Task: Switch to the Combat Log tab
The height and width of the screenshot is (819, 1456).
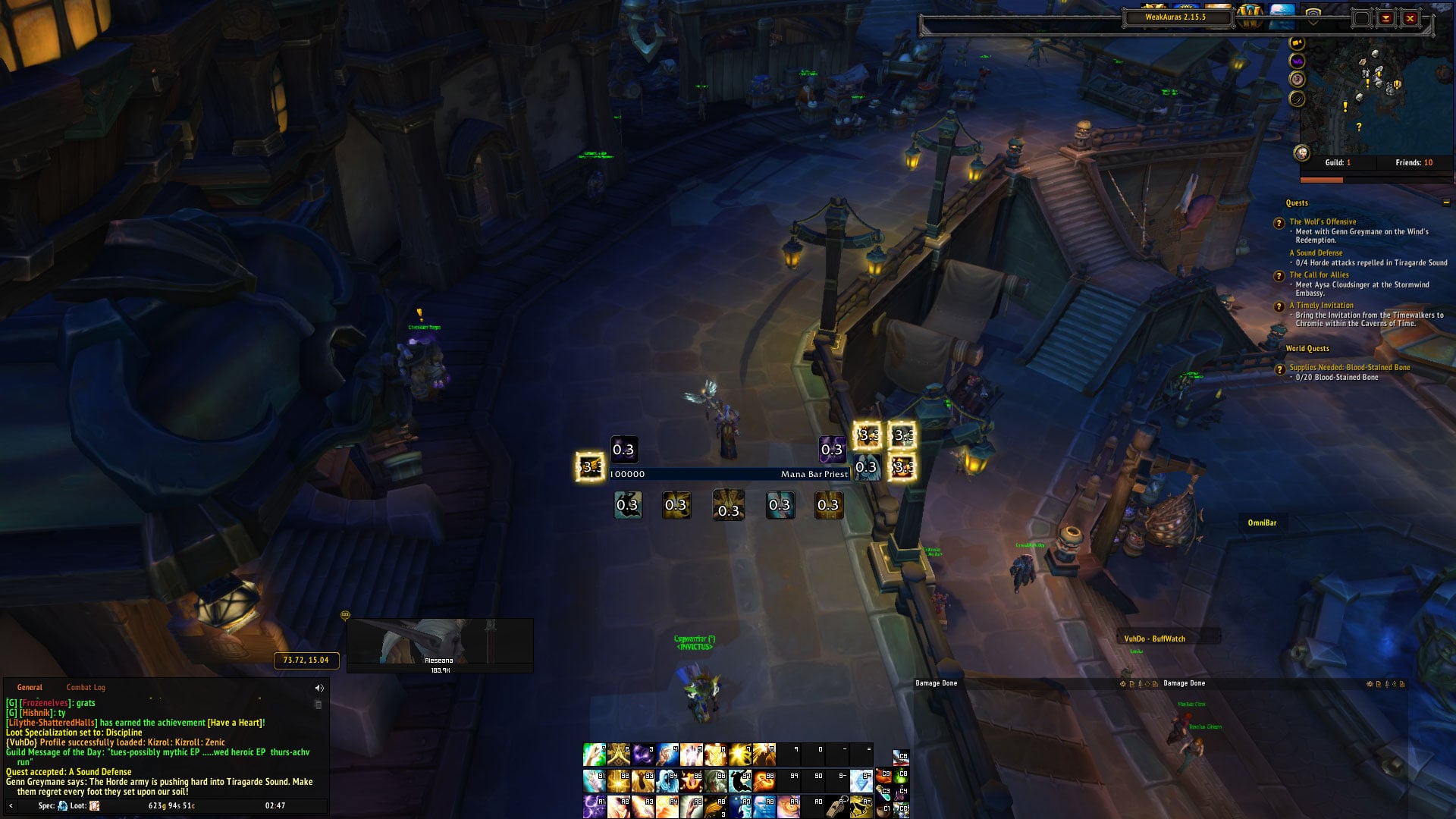Action: click(x=85, y=687)
